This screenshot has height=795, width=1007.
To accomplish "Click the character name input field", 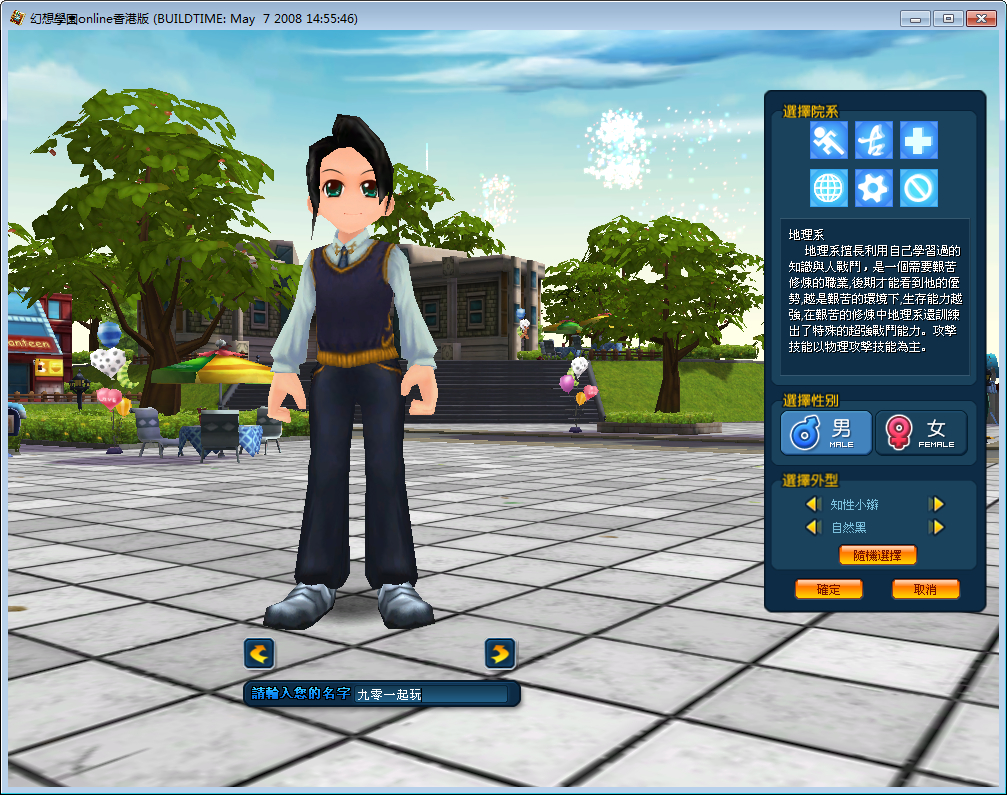I will coord(431,693).
